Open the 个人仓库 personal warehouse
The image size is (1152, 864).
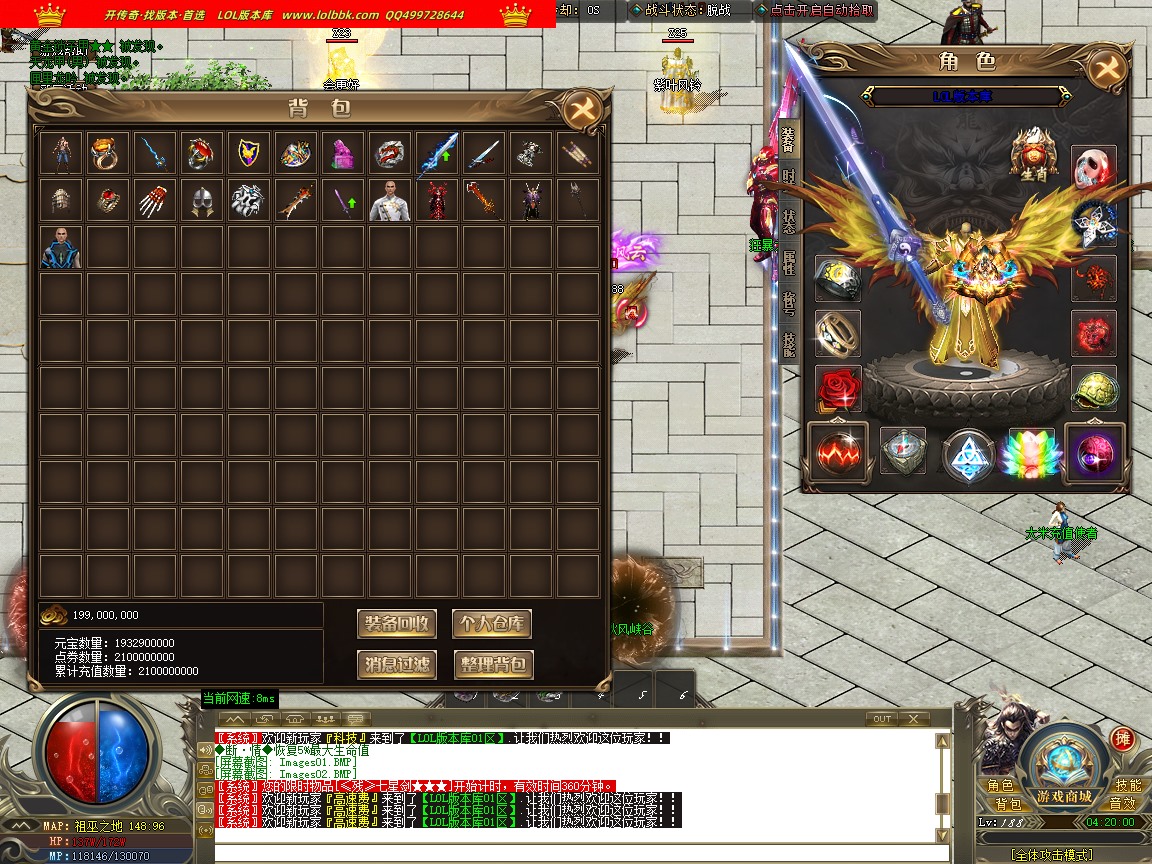[x=491, y=624]
